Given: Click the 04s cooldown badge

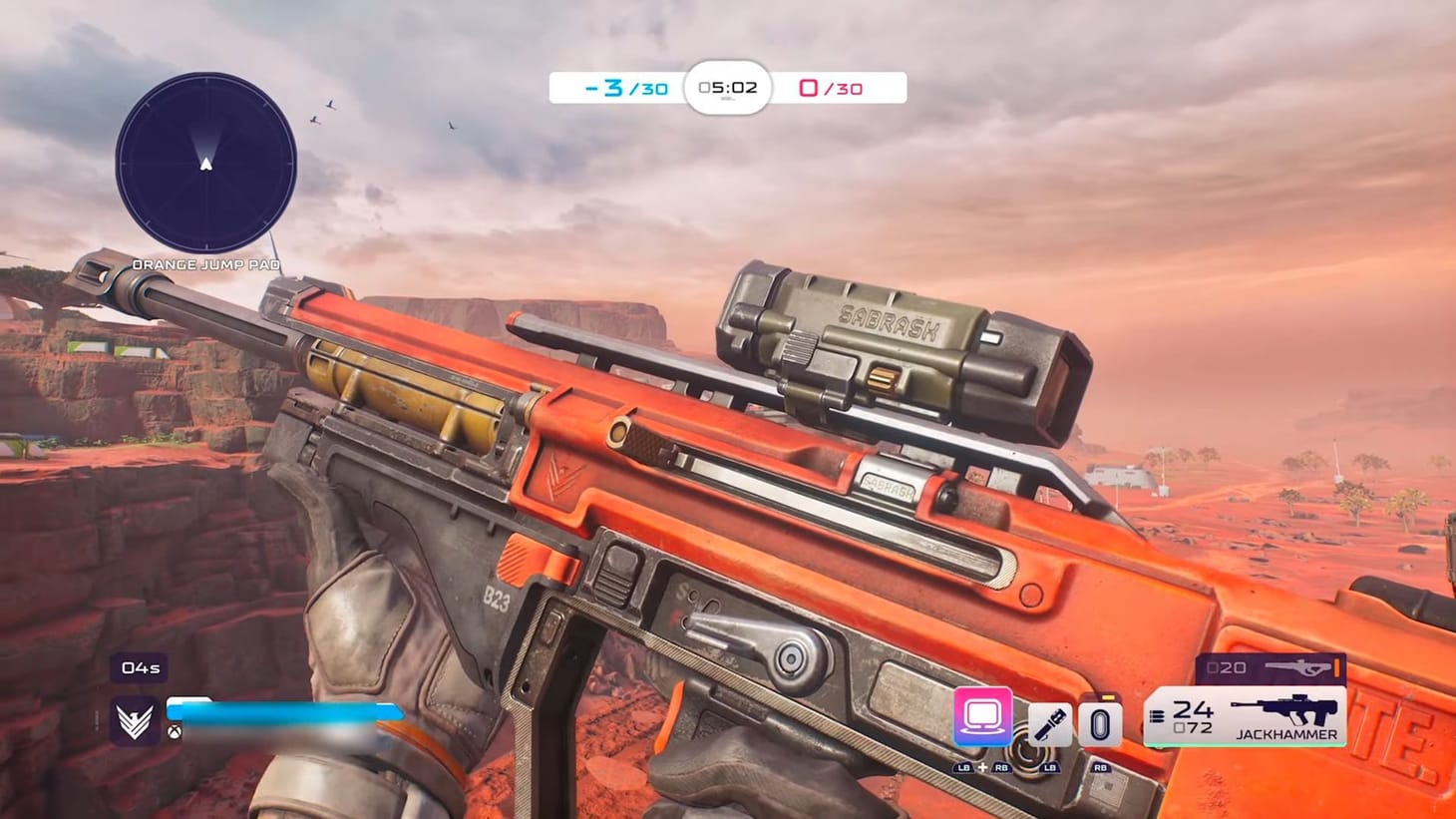Looking at the screenshot, I should 139,667.
